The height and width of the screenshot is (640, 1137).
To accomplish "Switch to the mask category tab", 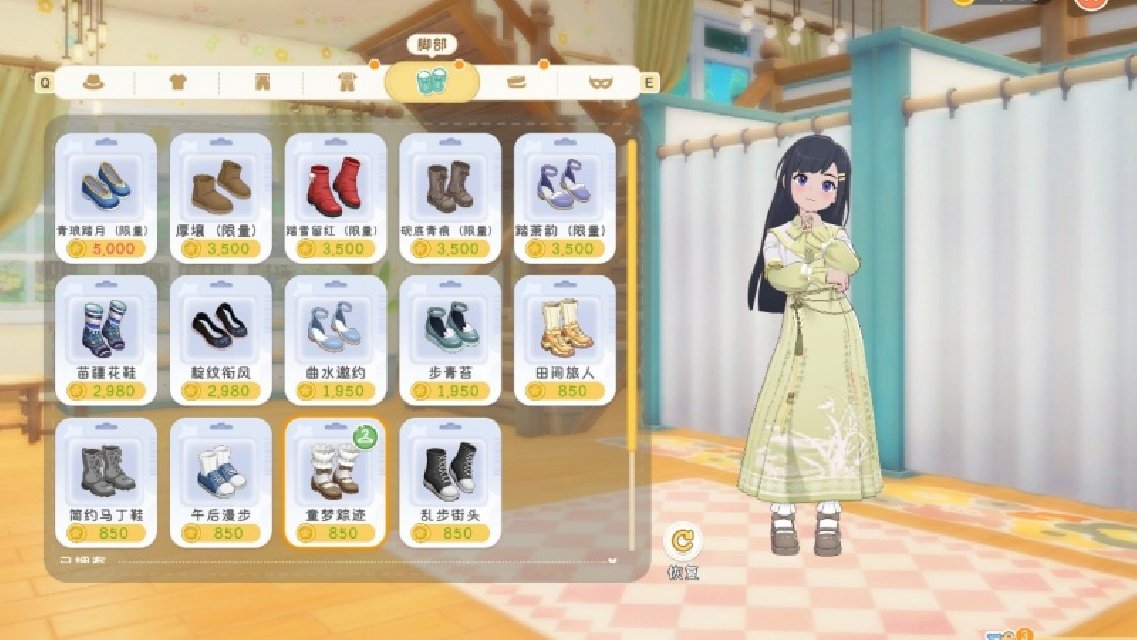I will (x=601, y=82).
